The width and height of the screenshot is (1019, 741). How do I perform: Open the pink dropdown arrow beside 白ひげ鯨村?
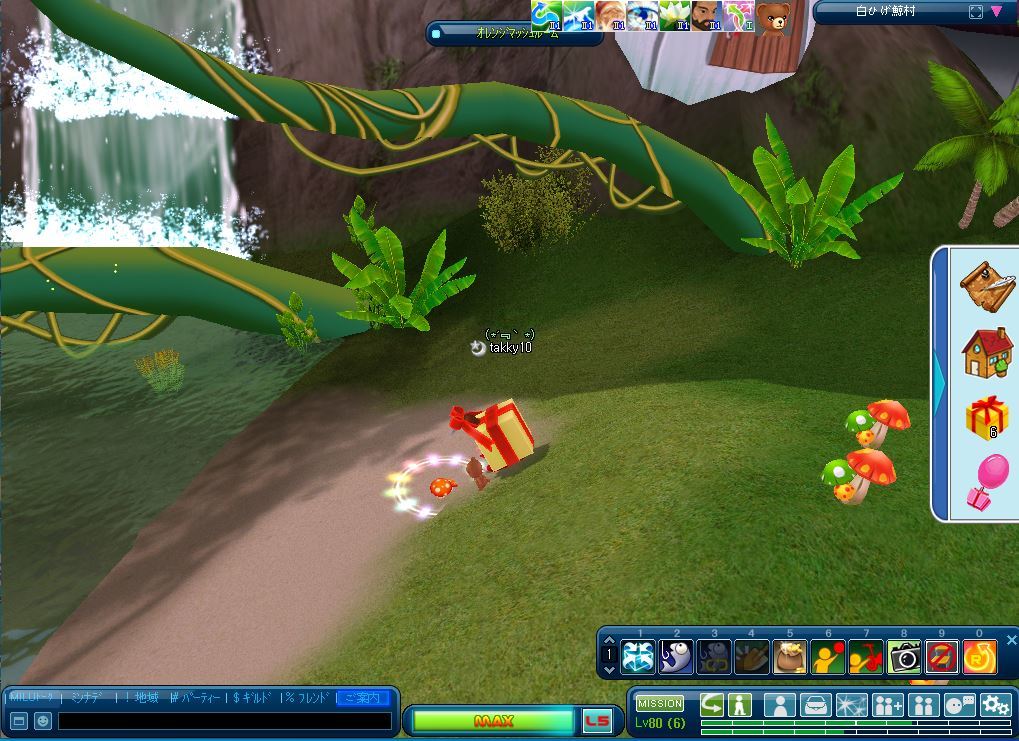(997, 12)
